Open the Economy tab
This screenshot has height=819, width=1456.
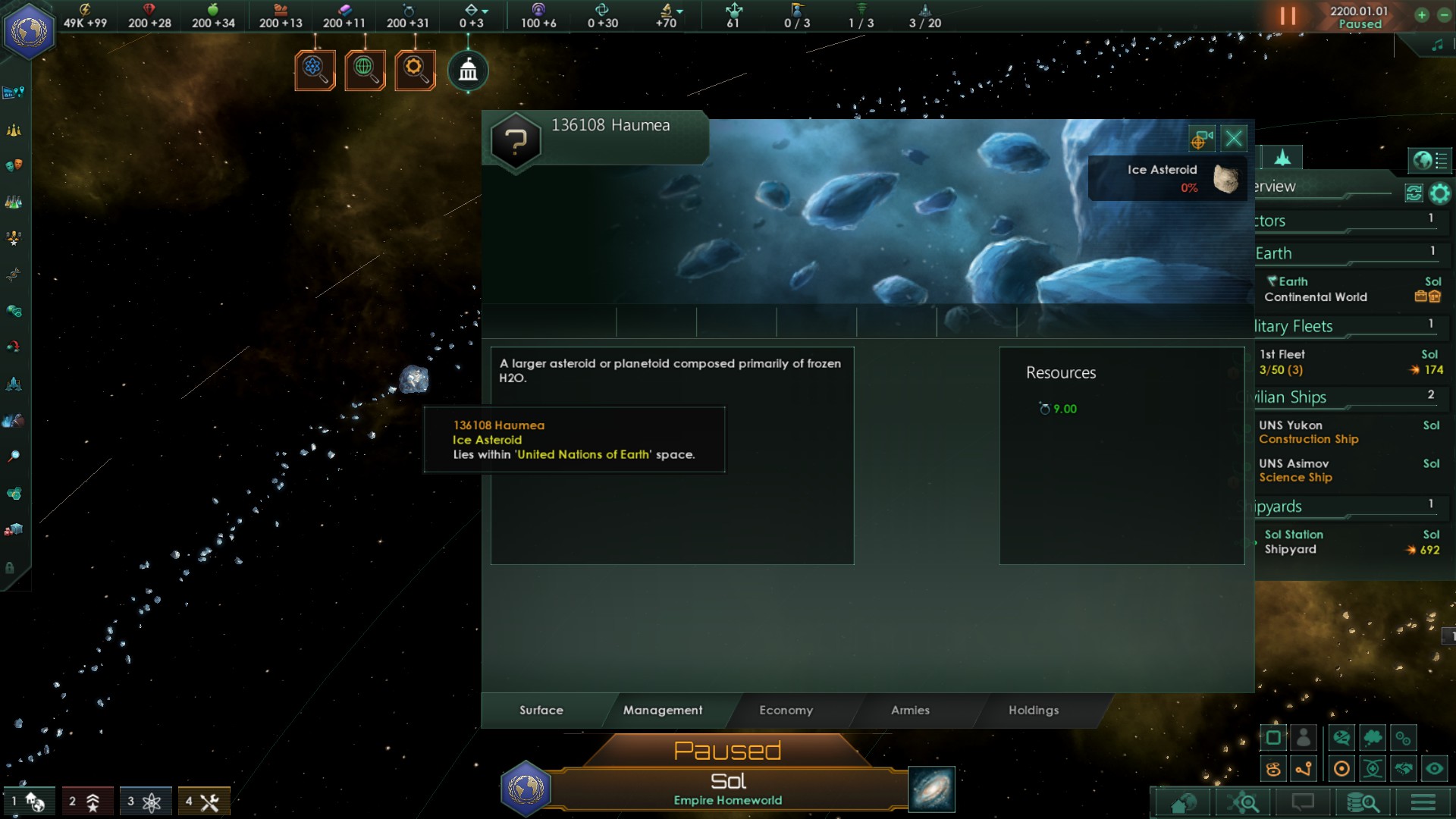click(786, 711)
